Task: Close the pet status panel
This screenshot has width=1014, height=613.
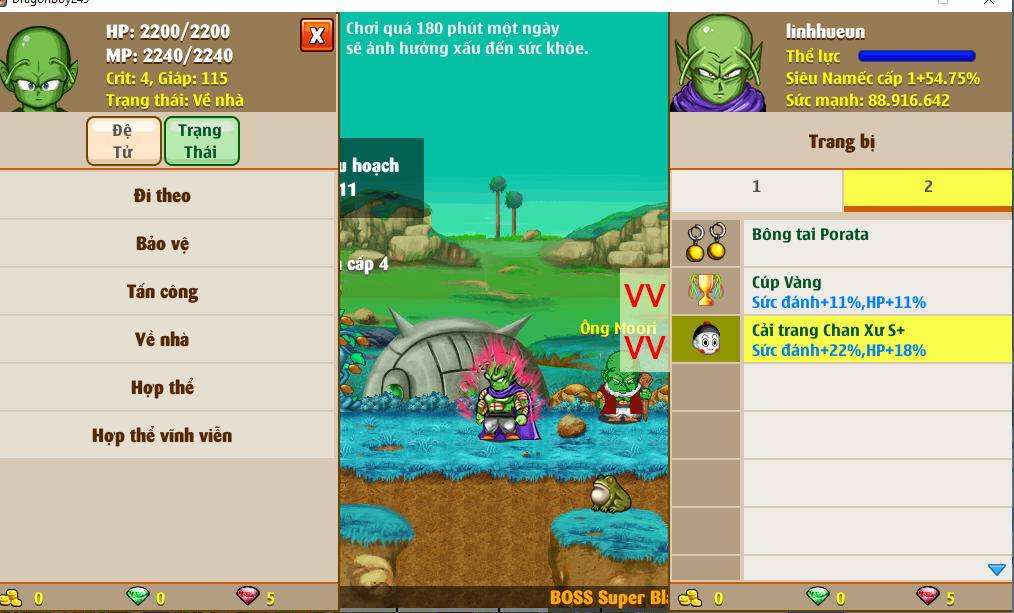Action: [317, 36]
